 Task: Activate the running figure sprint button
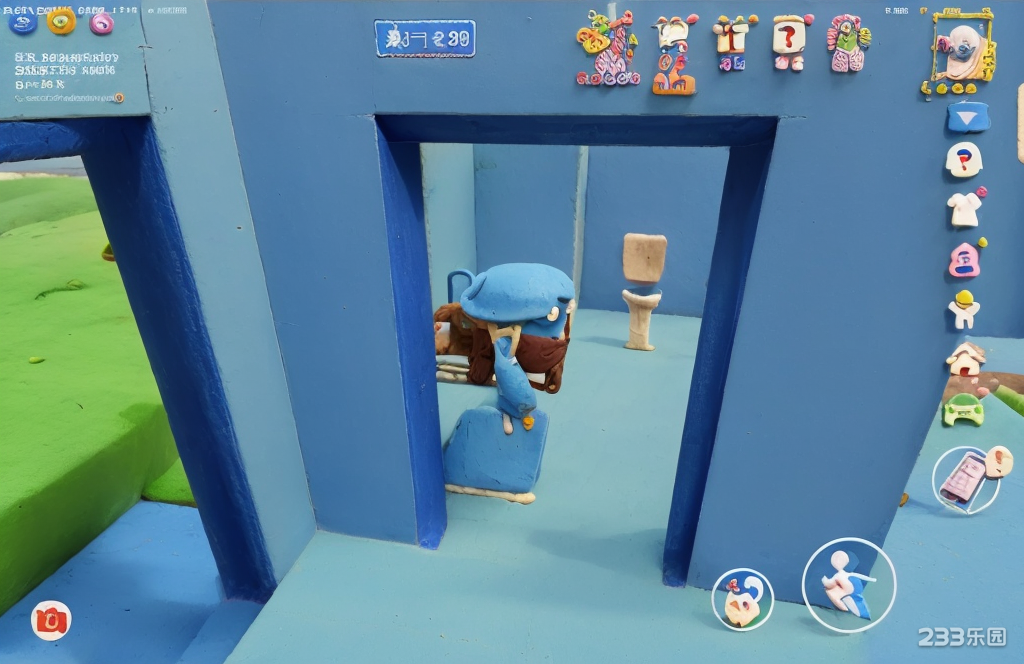point(848,585)
